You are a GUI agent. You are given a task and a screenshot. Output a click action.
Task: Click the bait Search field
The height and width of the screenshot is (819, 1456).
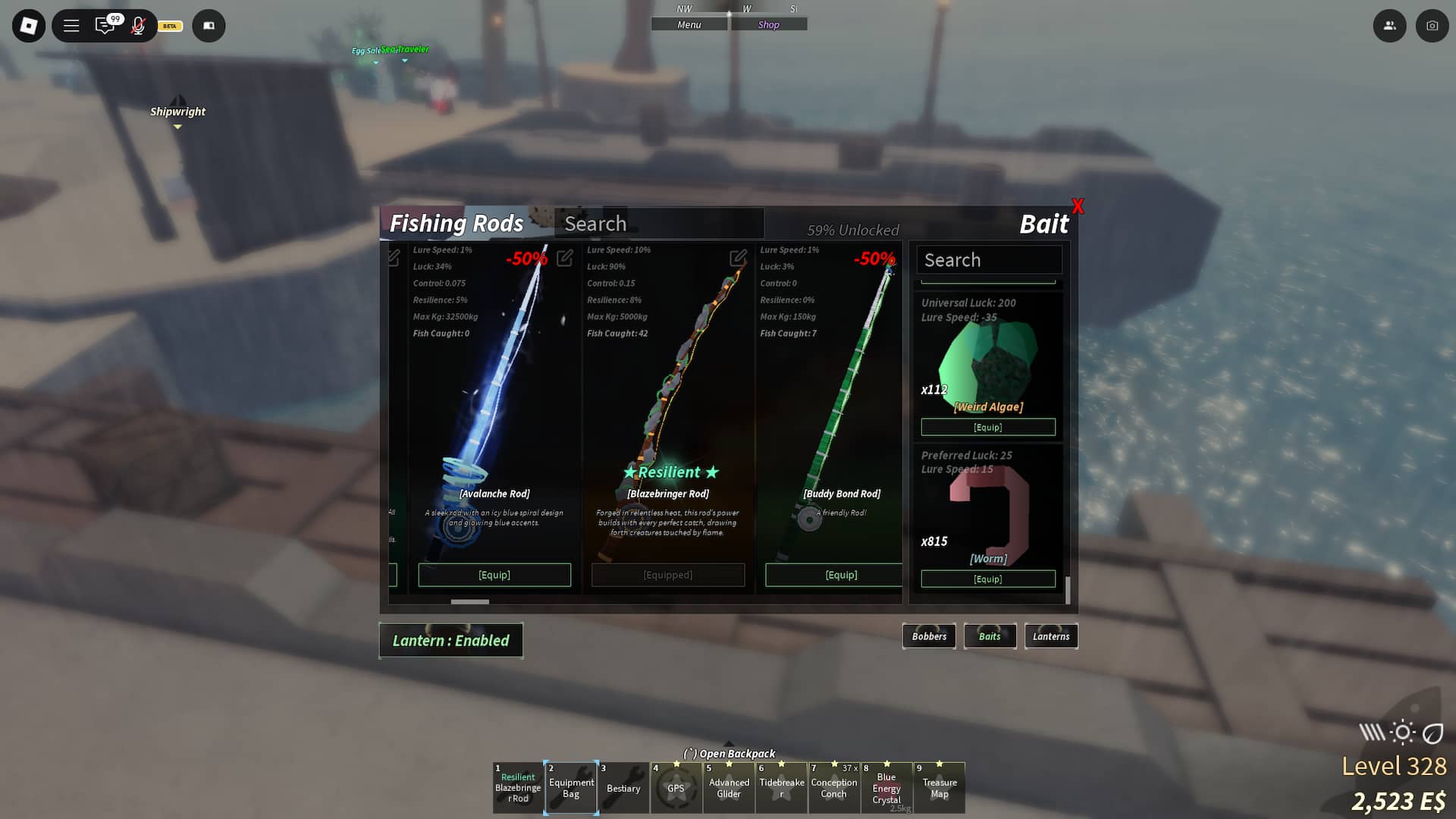tap(989, 260)
